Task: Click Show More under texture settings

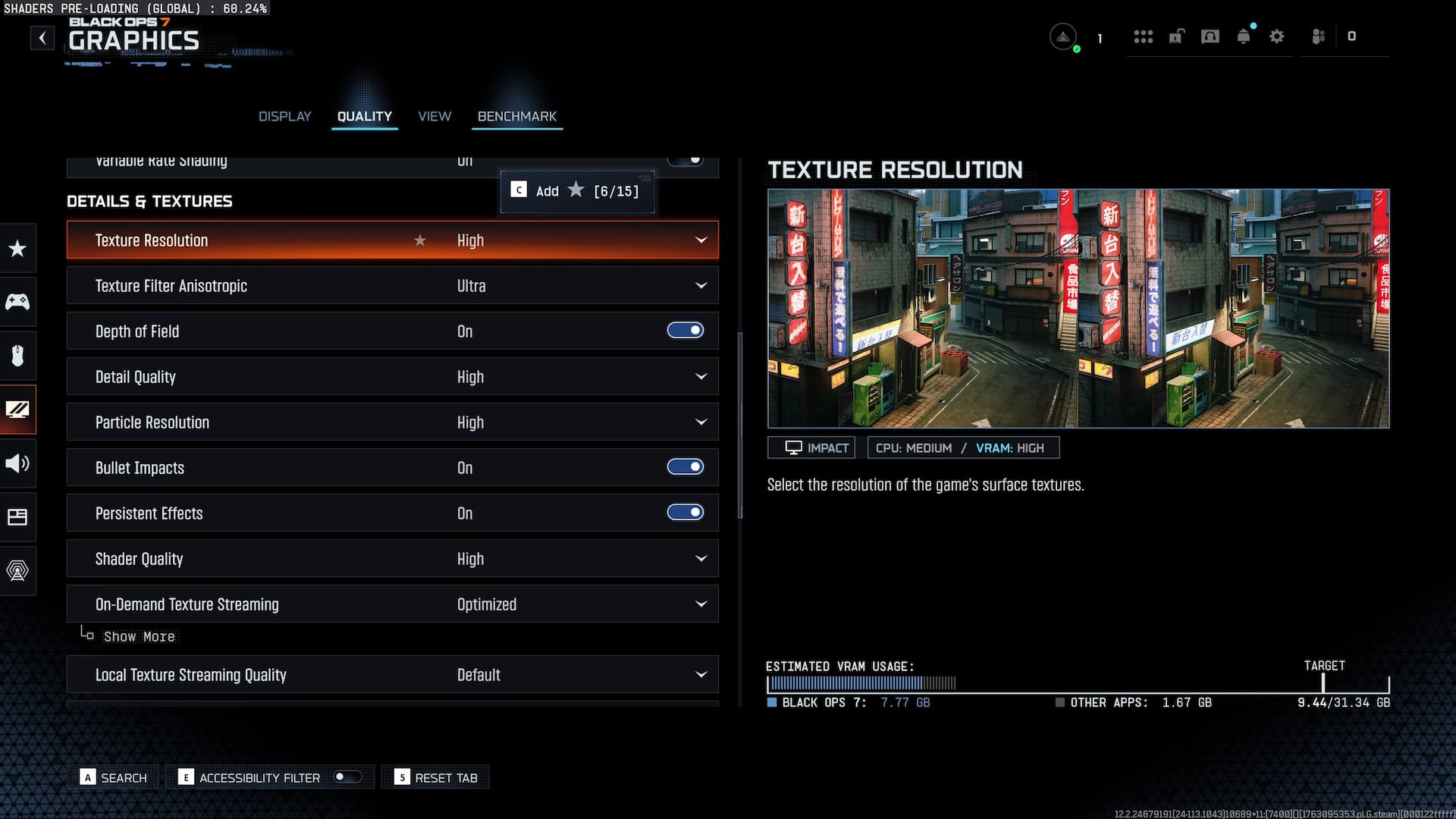Action: (140, 636)
